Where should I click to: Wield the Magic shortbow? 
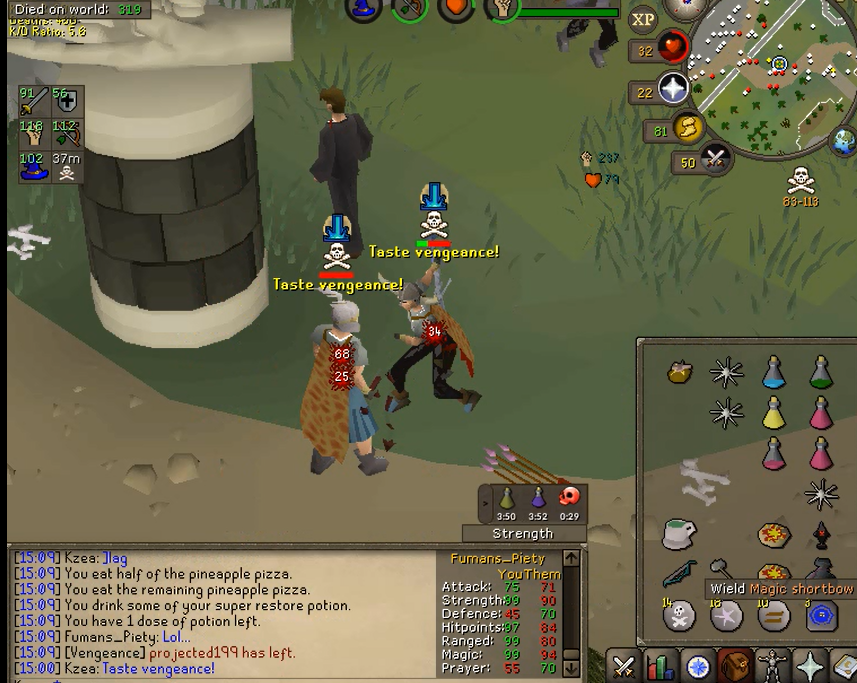pos(680,575)
